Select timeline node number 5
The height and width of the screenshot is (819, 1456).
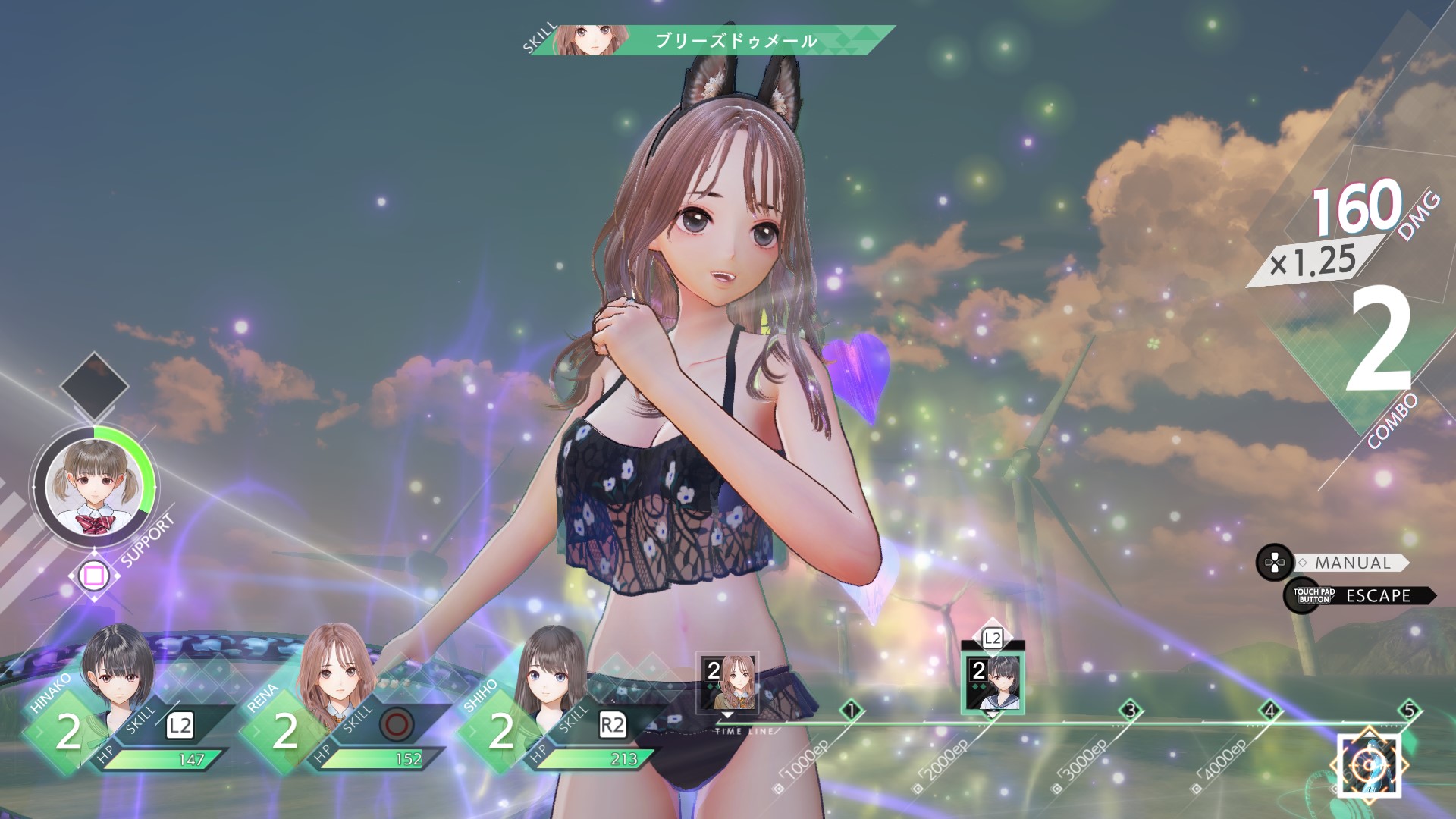point(1409,711)
